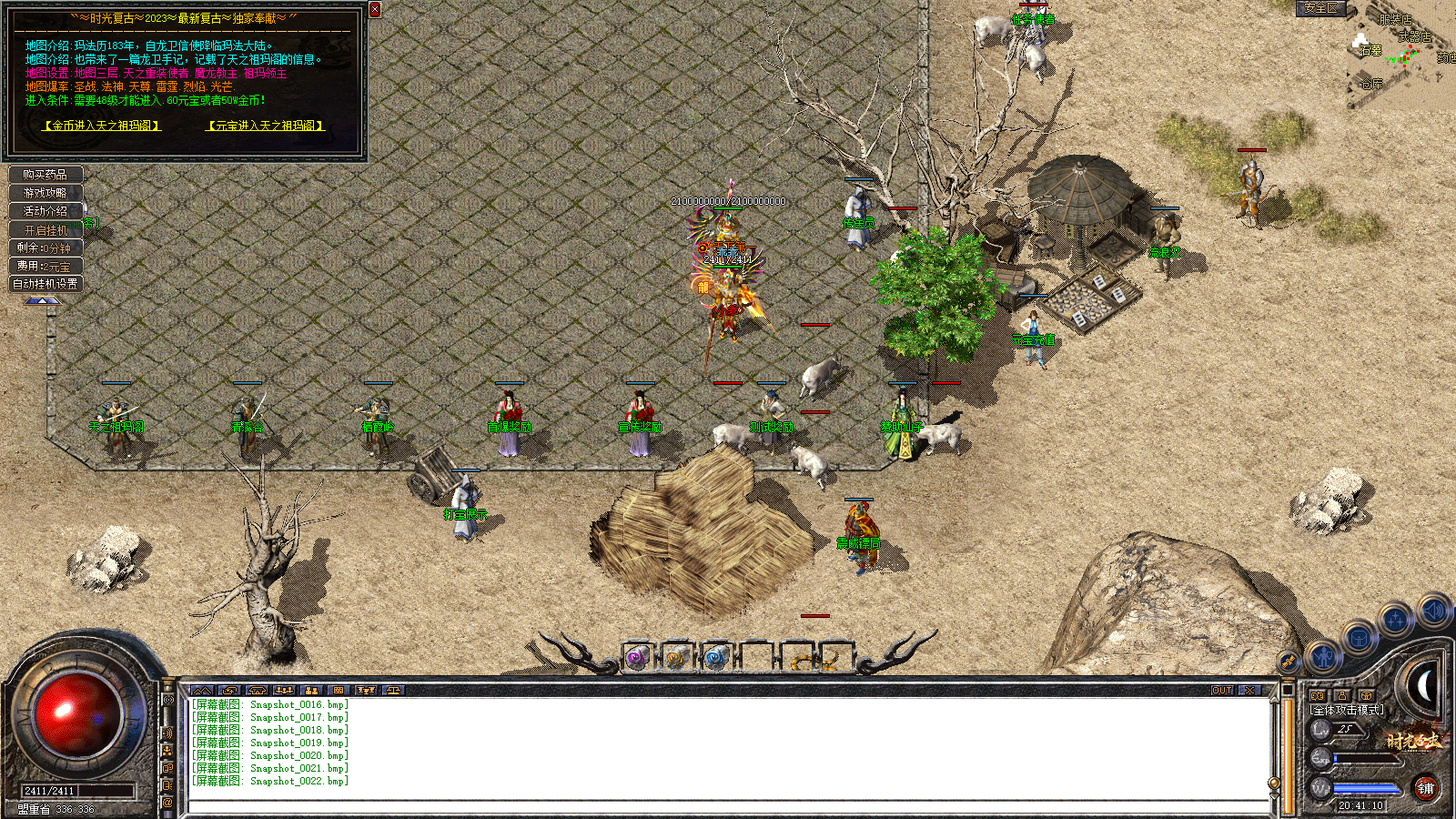Click the character icon above 全体攻击模式 text
The width and height of the screenshot is (1456, 819).
(x=1341, y=695)
